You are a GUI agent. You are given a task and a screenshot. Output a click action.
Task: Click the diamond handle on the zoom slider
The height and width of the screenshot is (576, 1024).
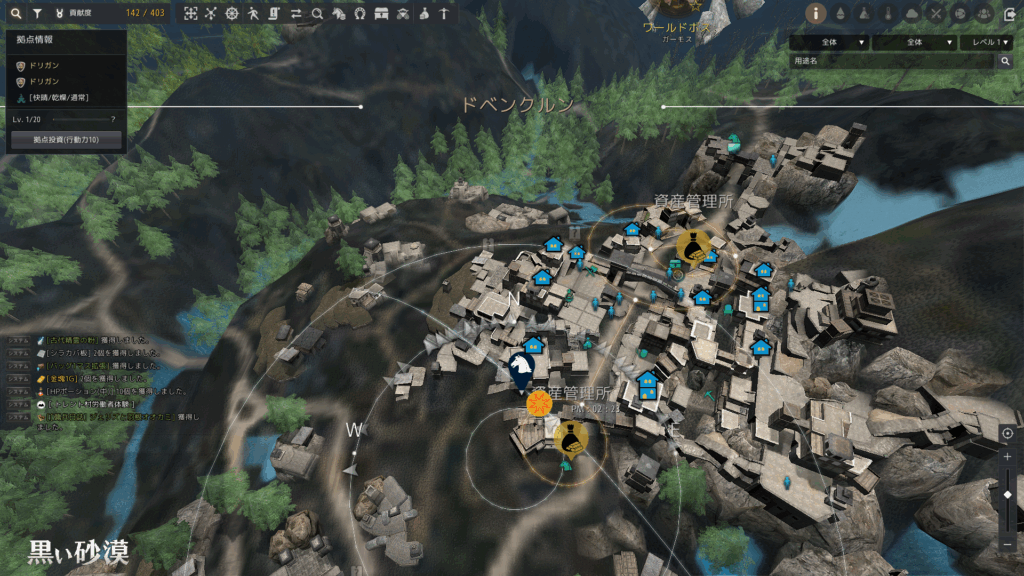coord(1007,495)
